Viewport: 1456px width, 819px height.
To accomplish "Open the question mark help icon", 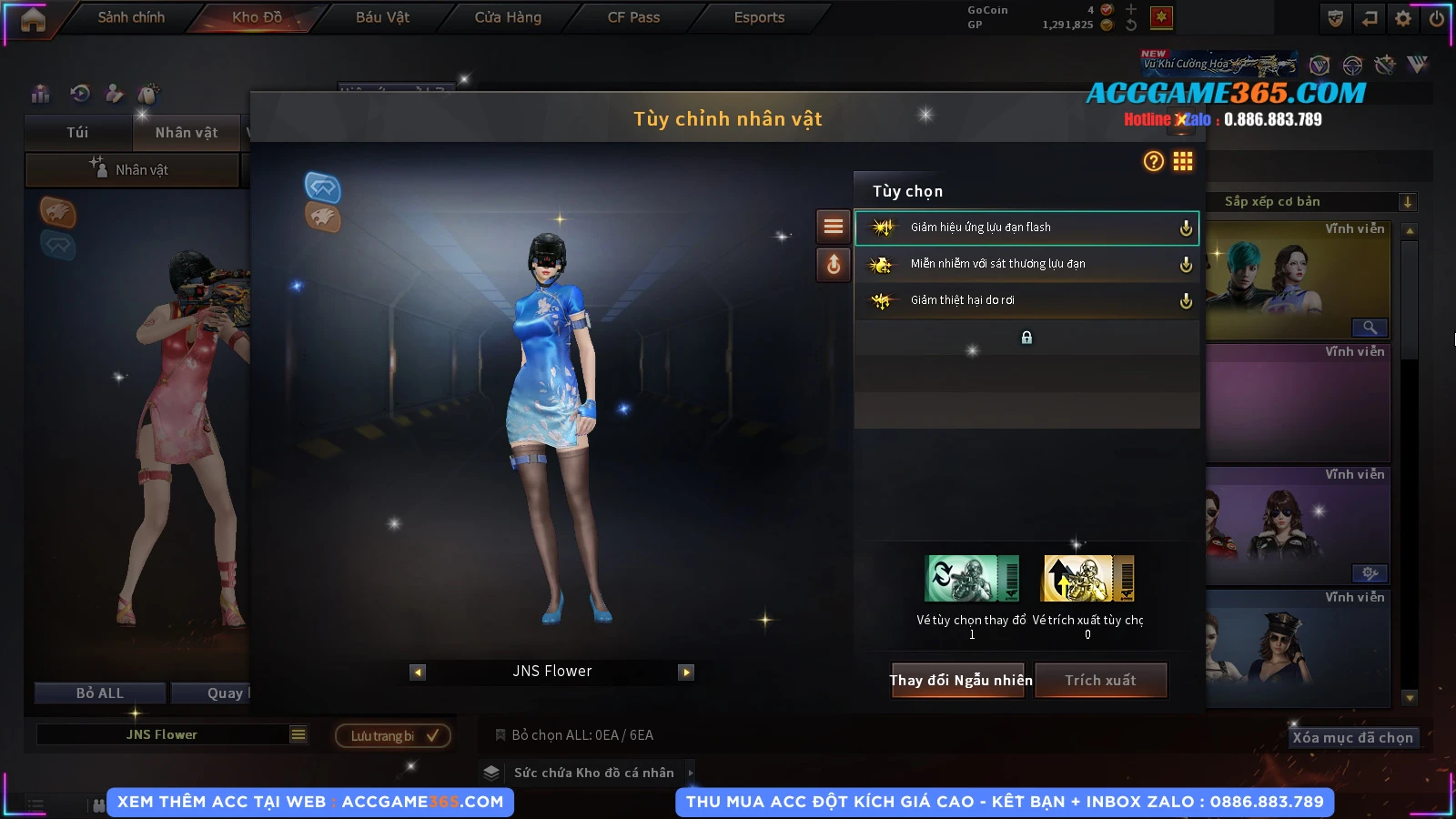I will pyautogui.click(x=1153, y=162).
